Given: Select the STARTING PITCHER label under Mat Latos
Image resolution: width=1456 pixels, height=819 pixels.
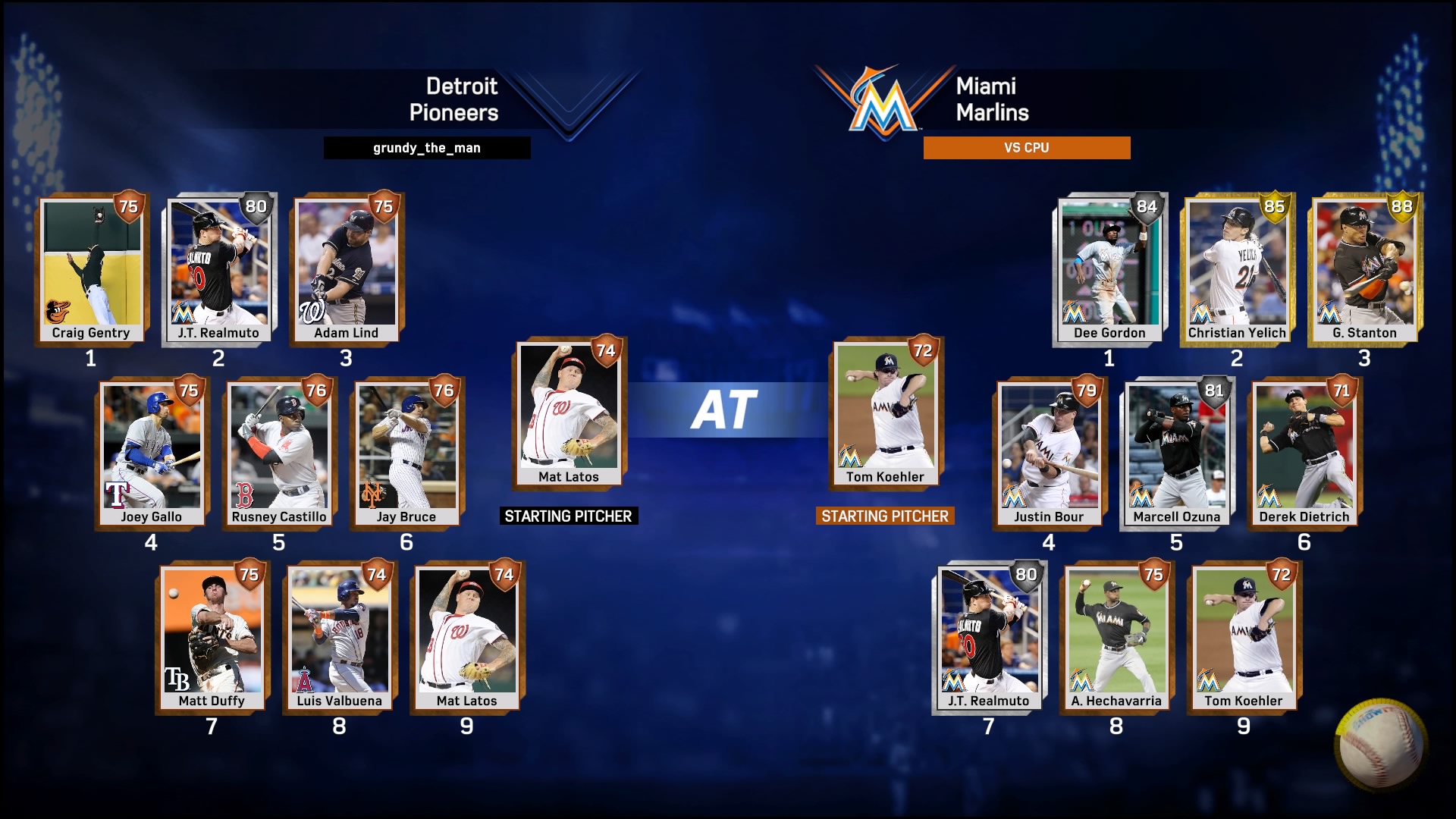Looking at the screenshot, I should [x=569, y=516].
